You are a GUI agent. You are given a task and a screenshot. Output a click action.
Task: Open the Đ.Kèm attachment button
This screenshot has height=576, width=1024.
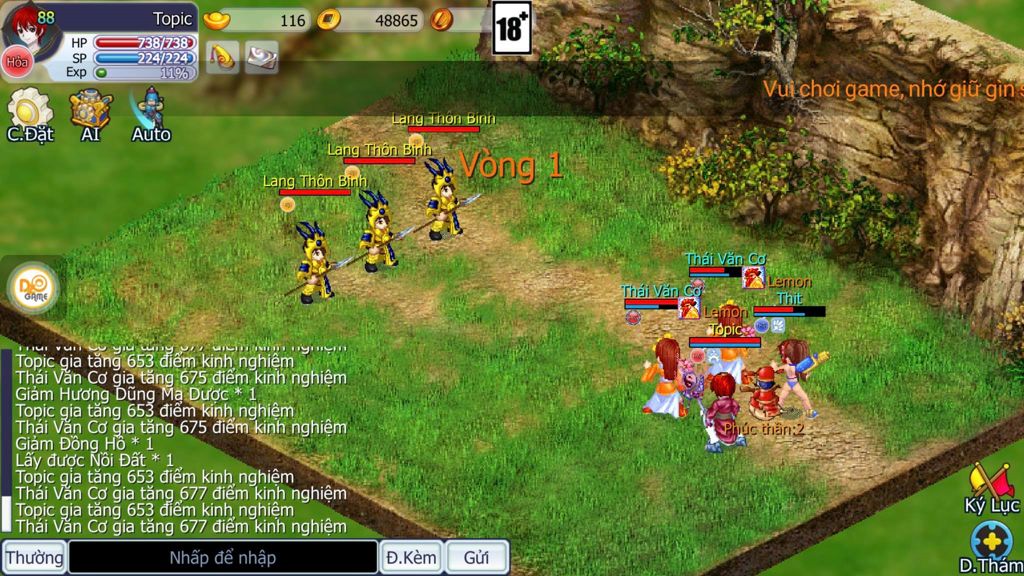(411, 557)
